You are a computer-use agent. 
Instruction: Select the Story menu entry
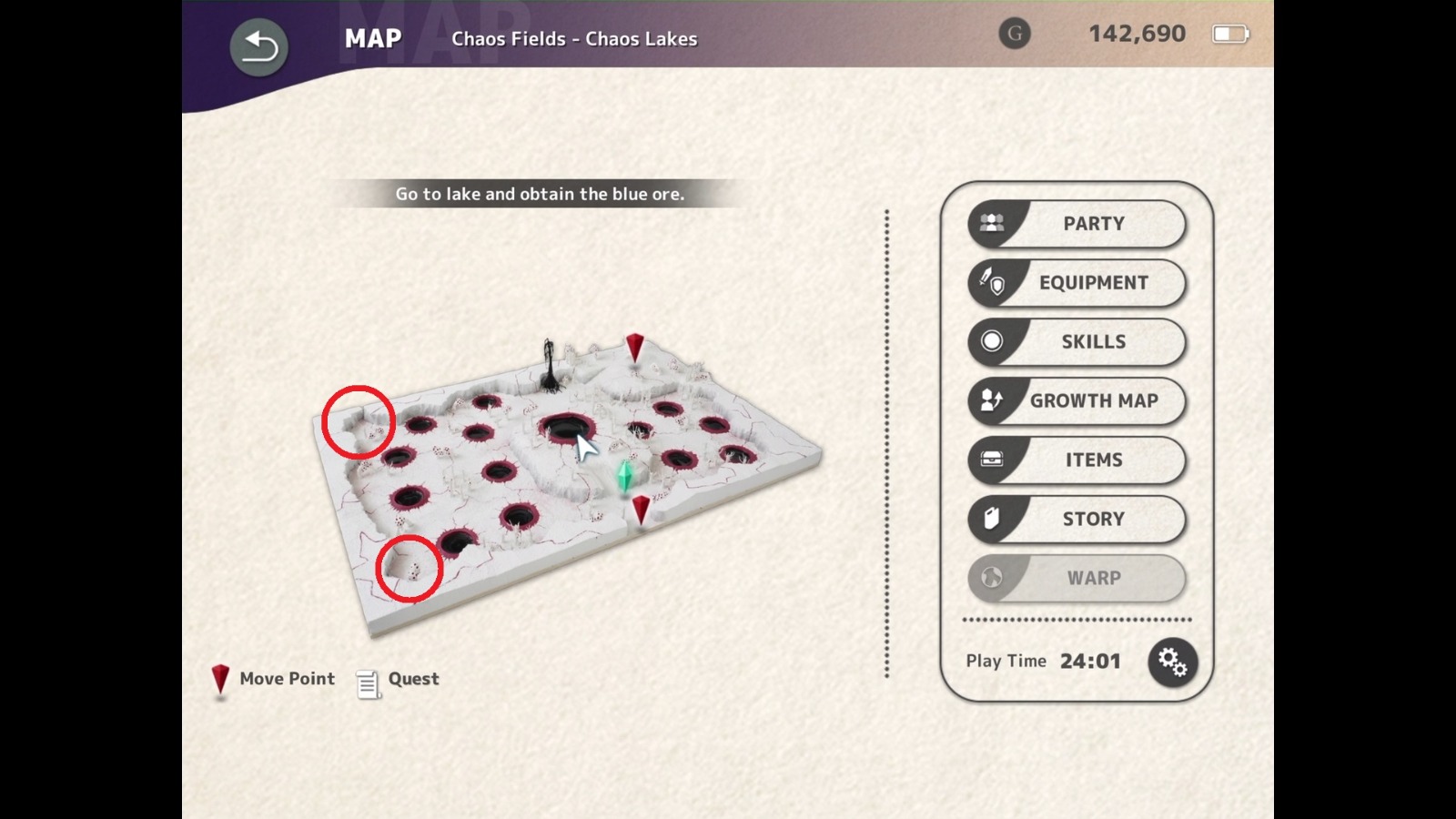click(1092, 519)
